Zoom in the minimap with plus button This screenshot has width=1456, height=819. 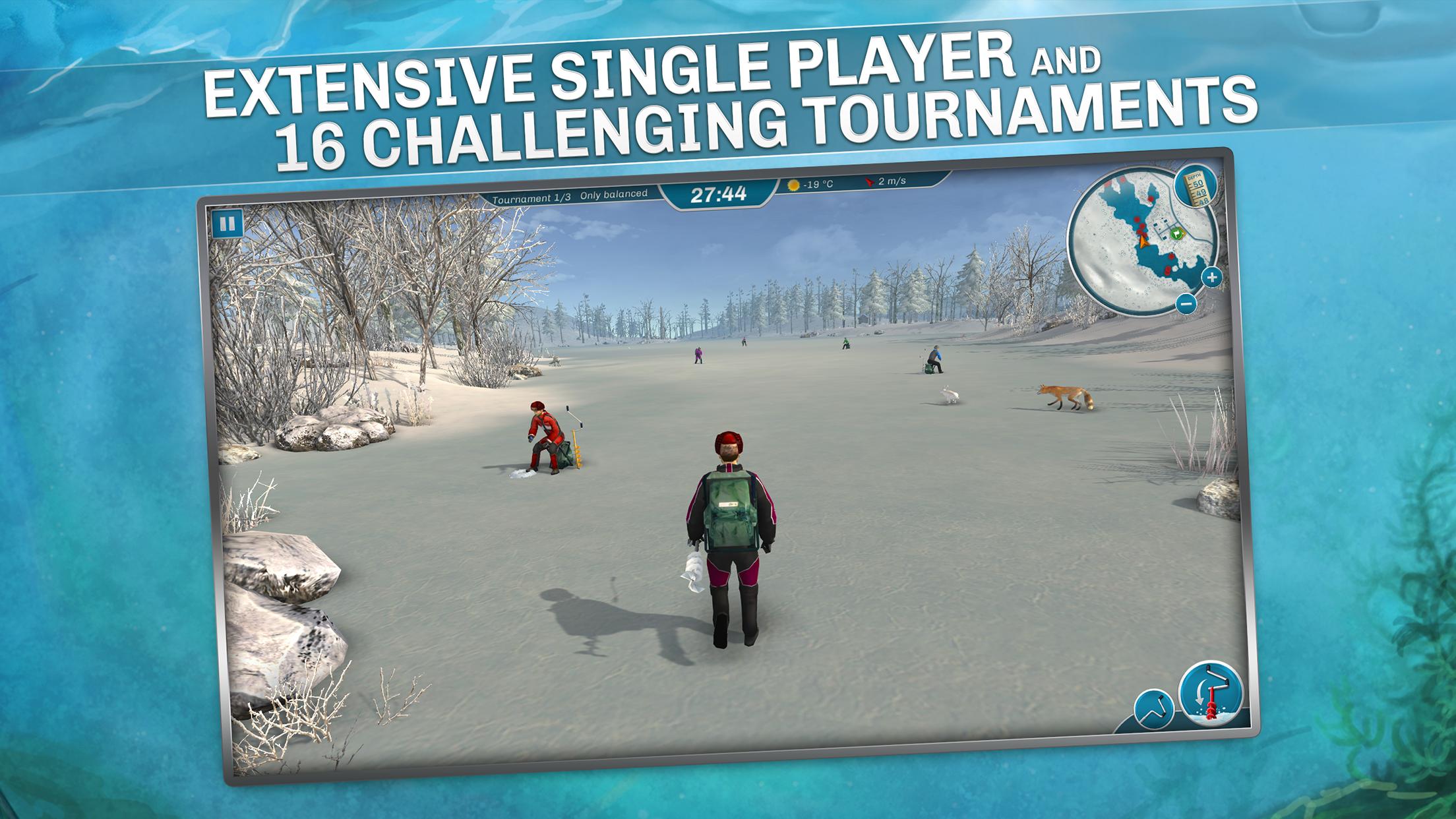[1211, 278]
